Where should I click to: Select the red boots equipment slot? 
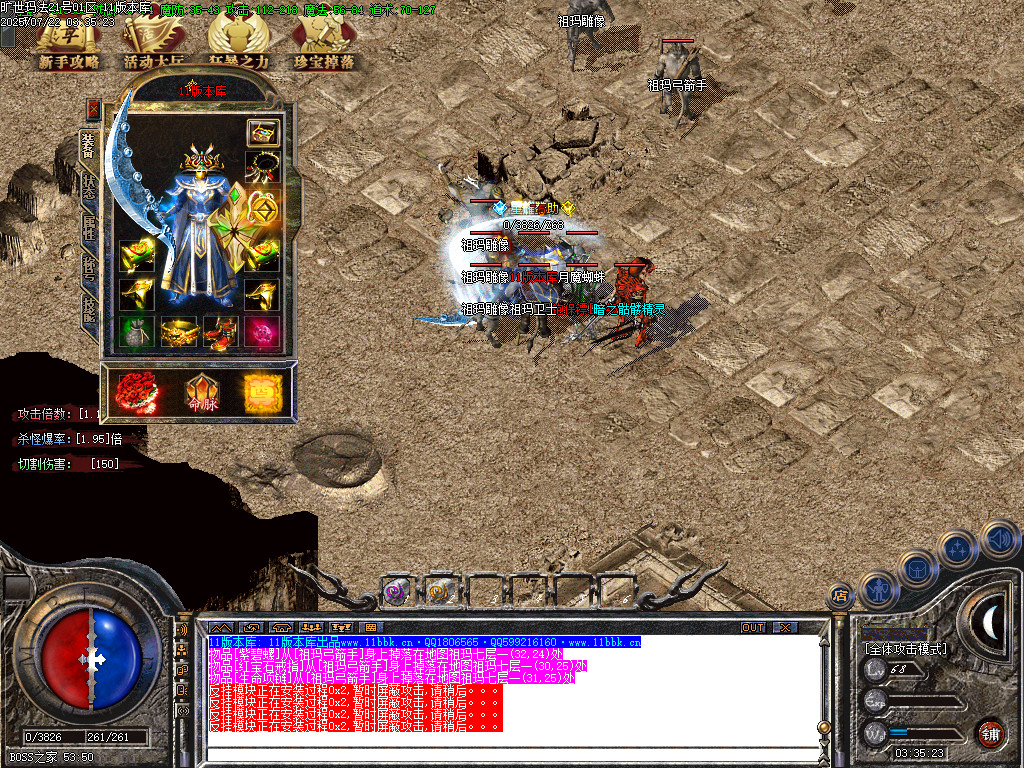(x=220, y=331)
